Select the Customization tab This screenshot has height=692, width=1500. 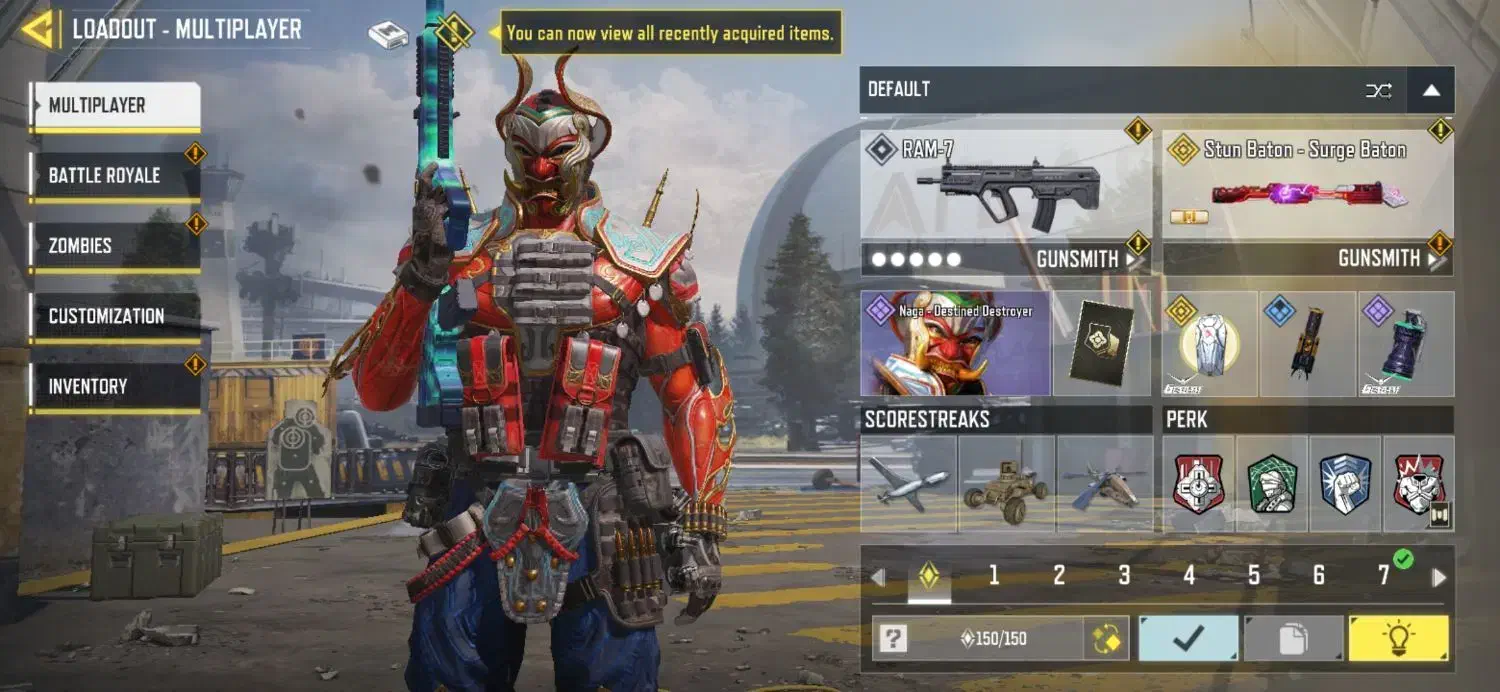(x=114, y=316)
